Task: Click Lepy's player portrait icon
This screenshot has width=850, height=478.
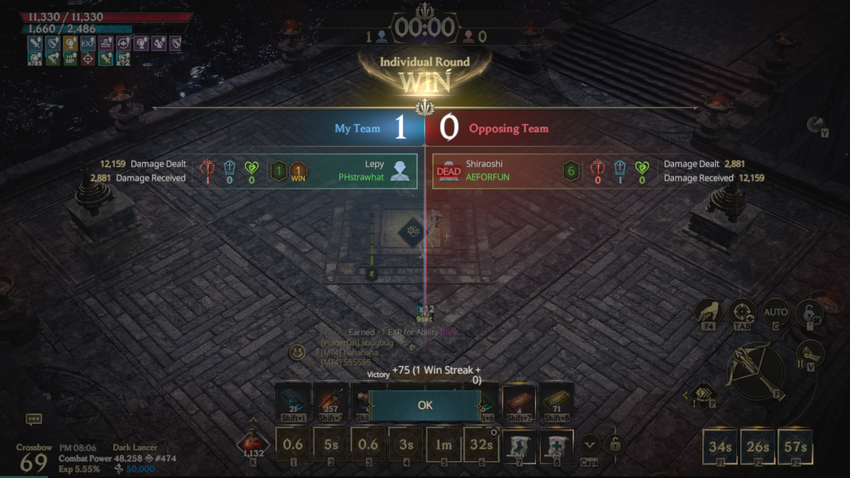Action: tap(400, 171)
